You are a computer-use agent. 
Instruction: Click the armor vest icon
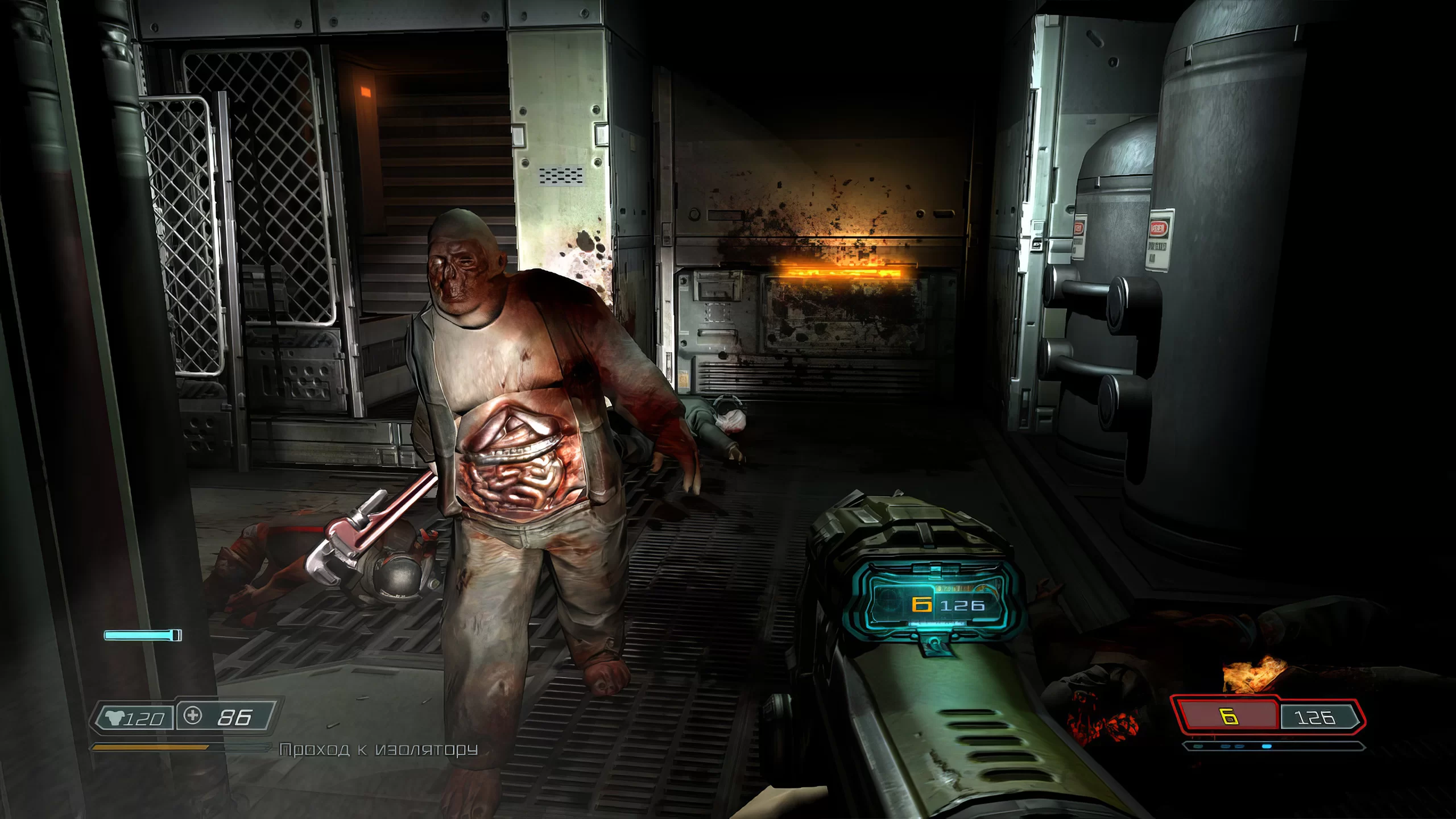(115, 718)
